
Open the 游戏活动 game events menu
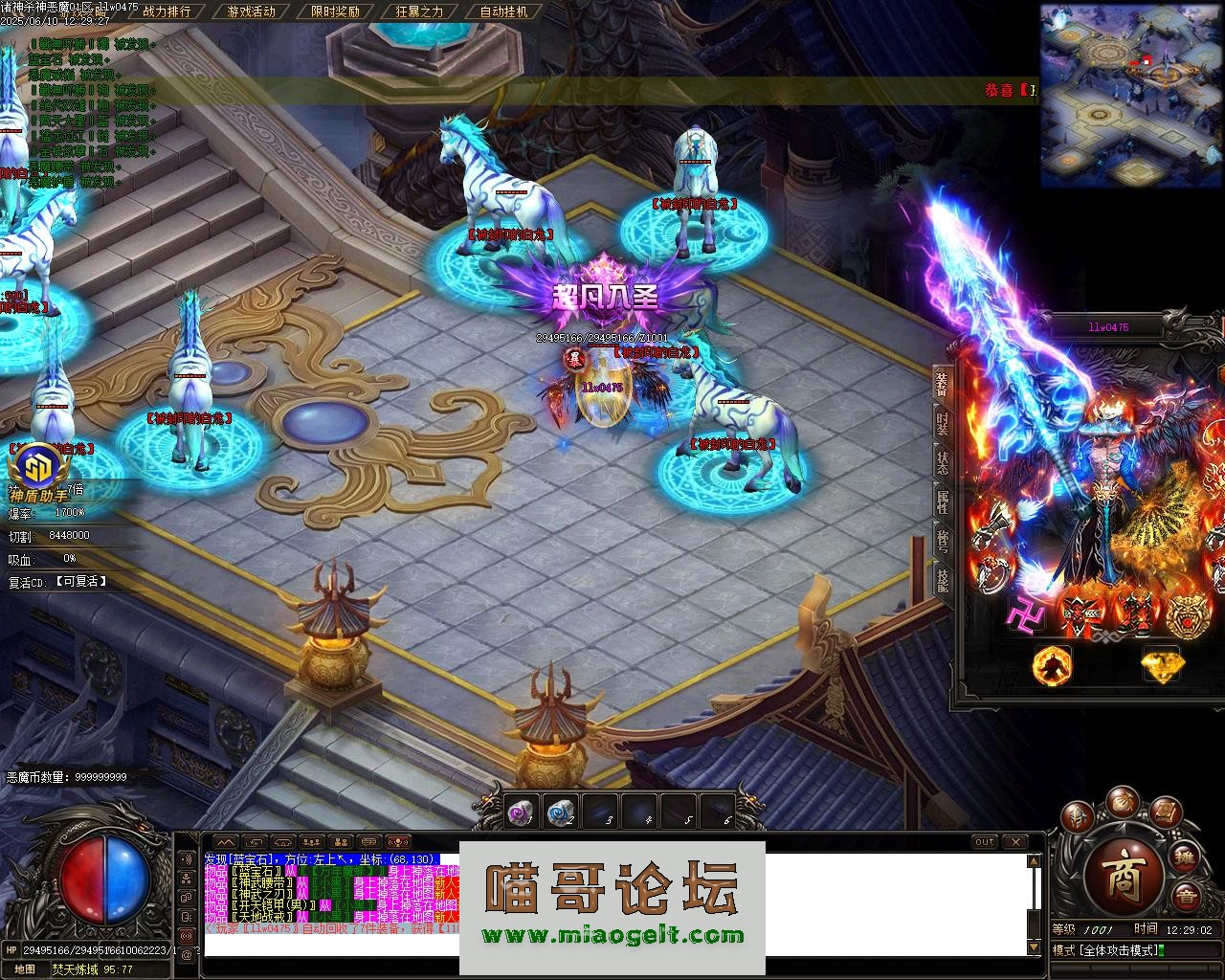point(252,11)
